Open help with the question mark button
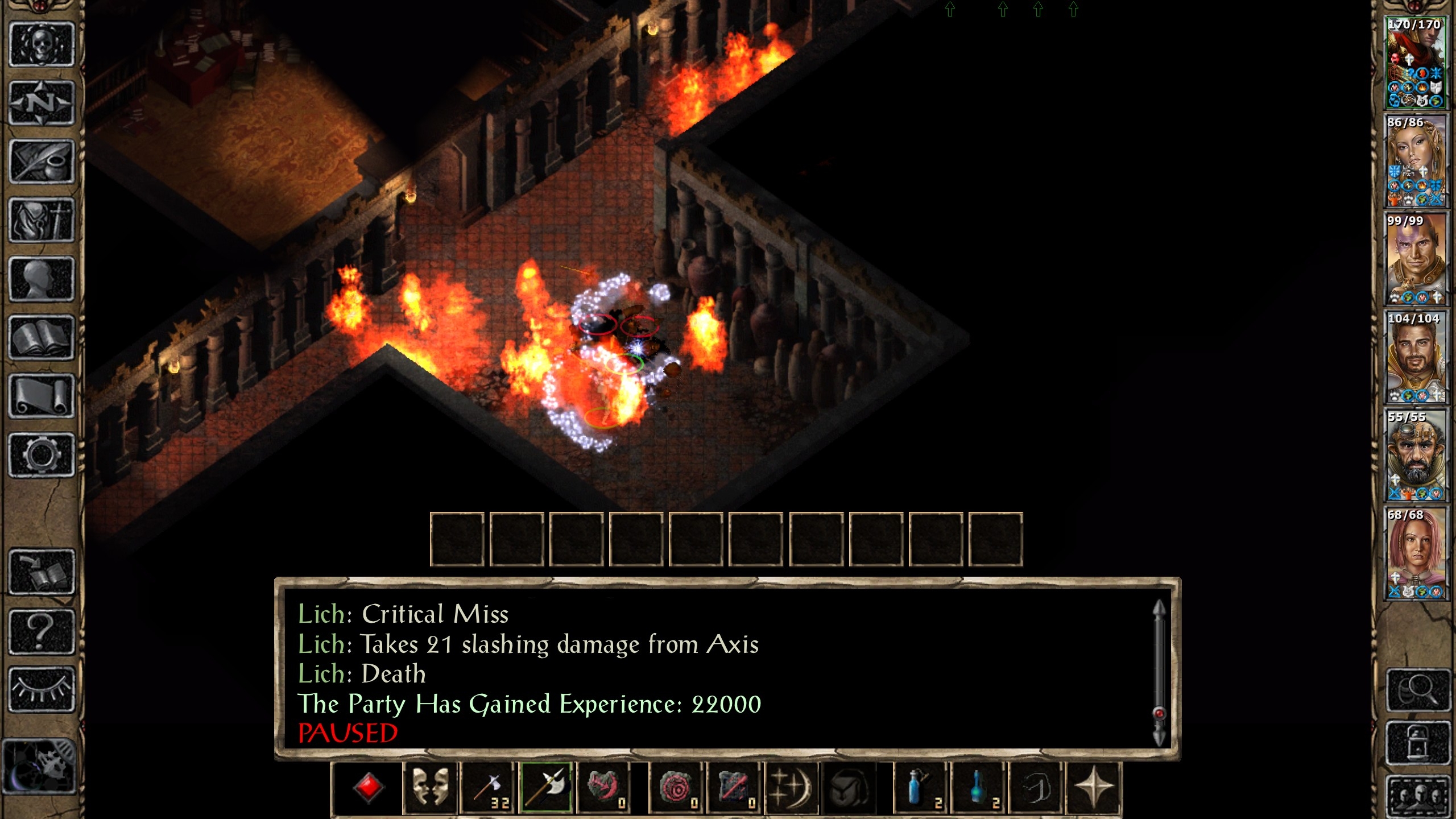Viewport: 1456px width, 819px height. coord(42,631)
